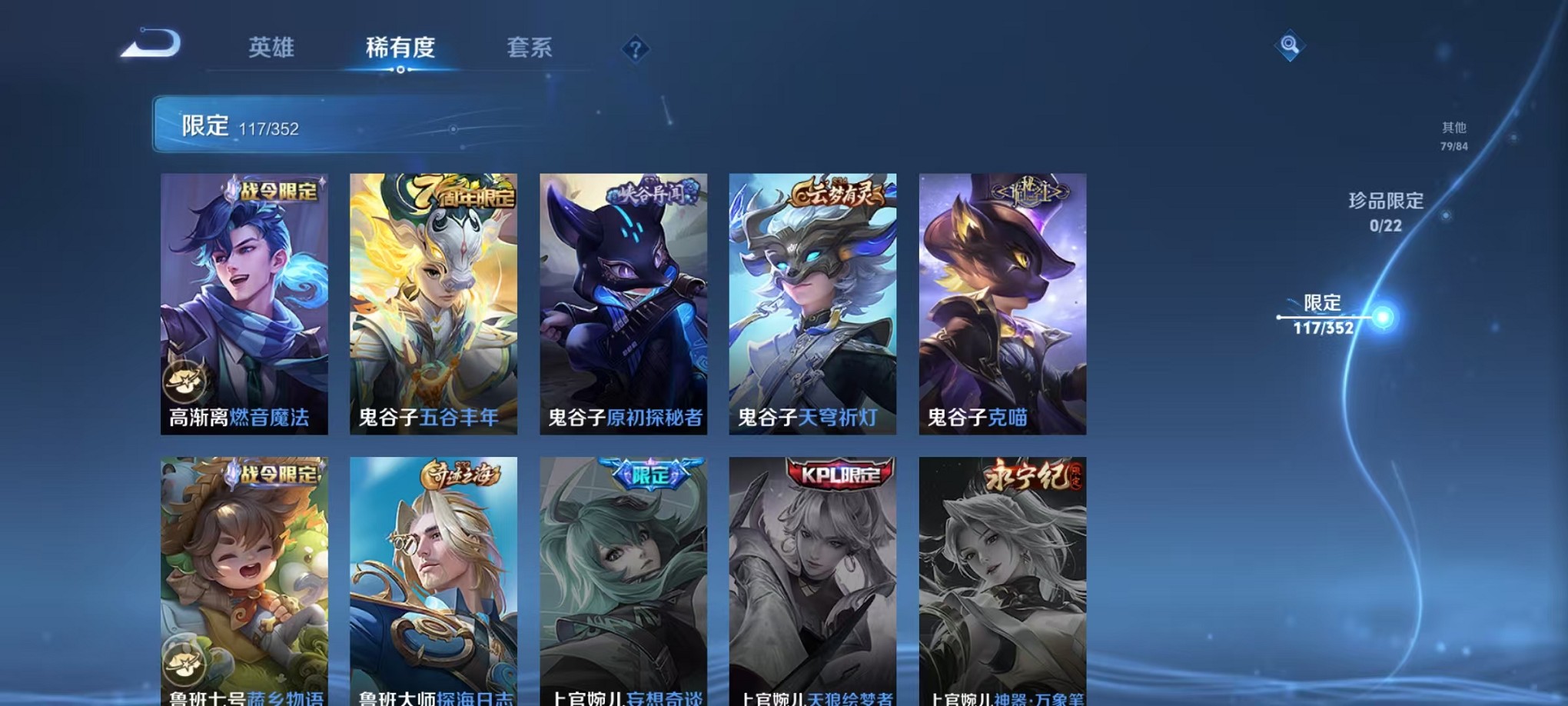Click the back arrow icon at top left

click(151, 46)
